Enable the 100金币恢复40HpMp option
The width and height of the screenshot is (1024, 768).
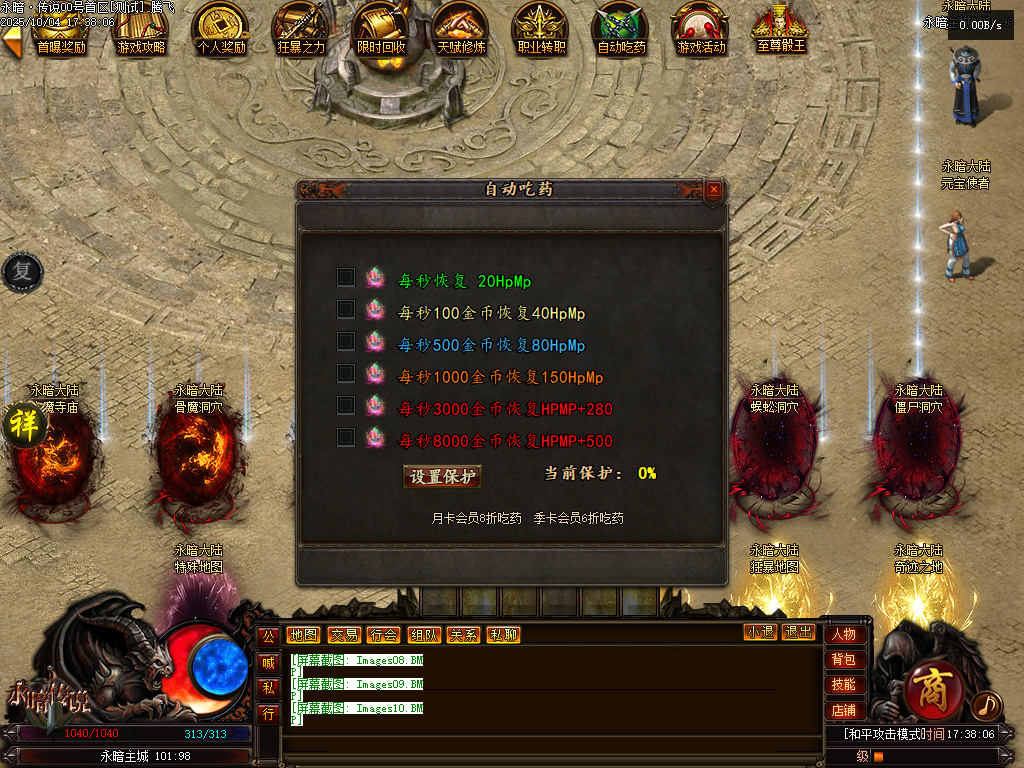[346, 309]
